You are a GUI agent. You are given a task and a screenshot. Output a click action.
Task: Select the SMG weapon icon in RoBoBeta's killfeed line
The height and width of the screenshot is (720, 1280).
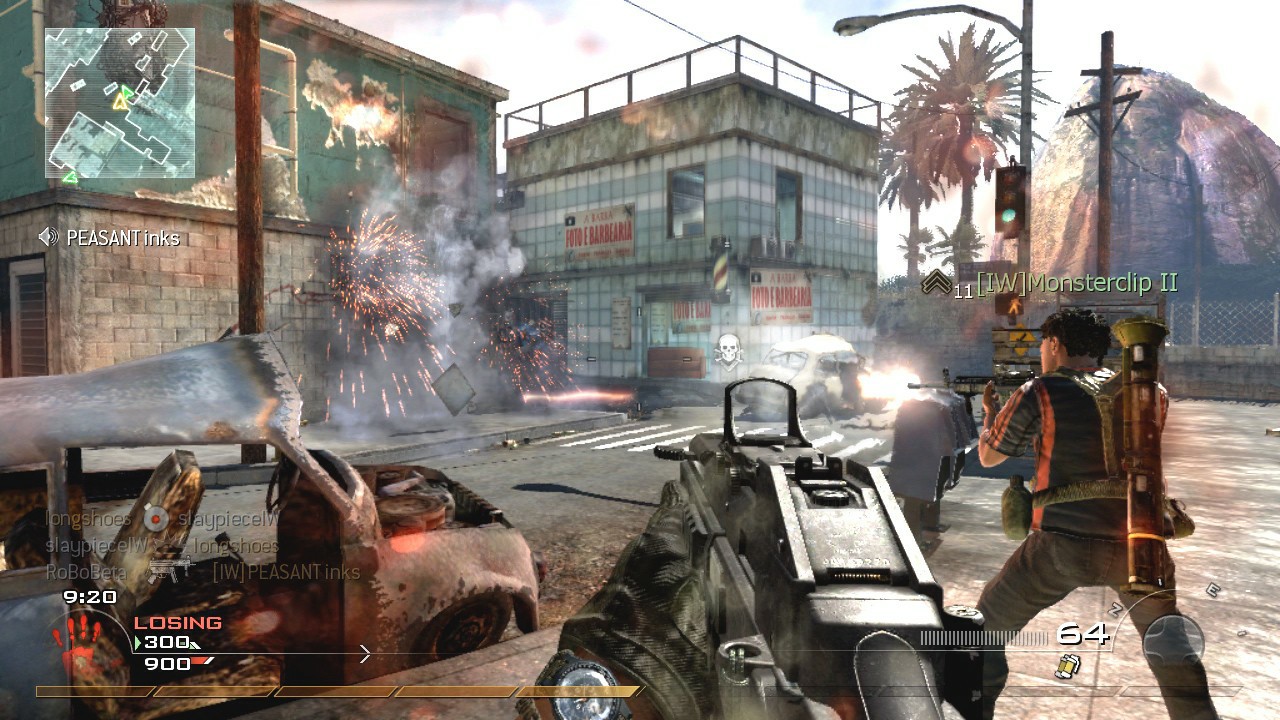coord(170,569)
